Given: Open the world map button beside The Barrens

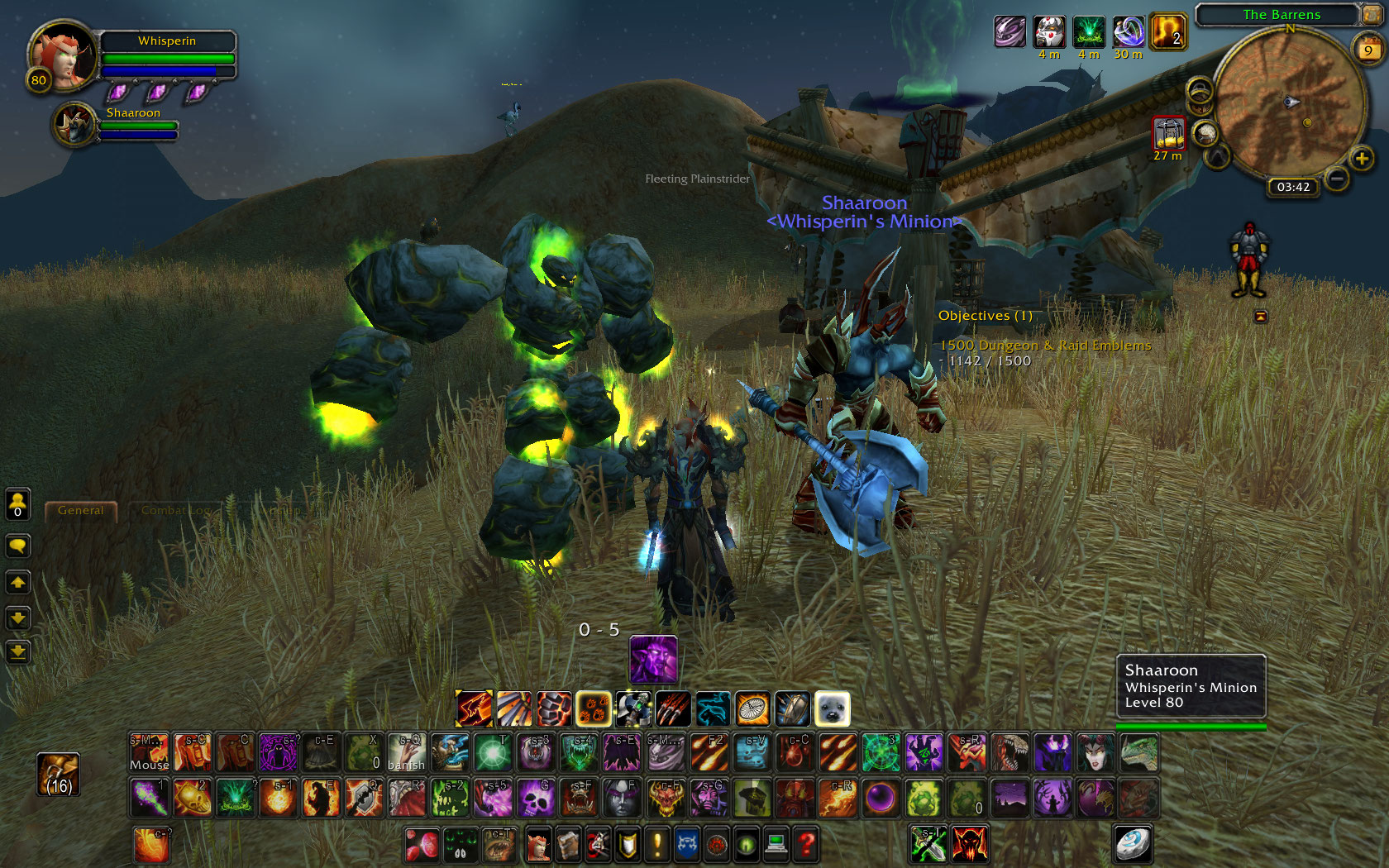Looking at the screenshot, I should point(1371,14).
